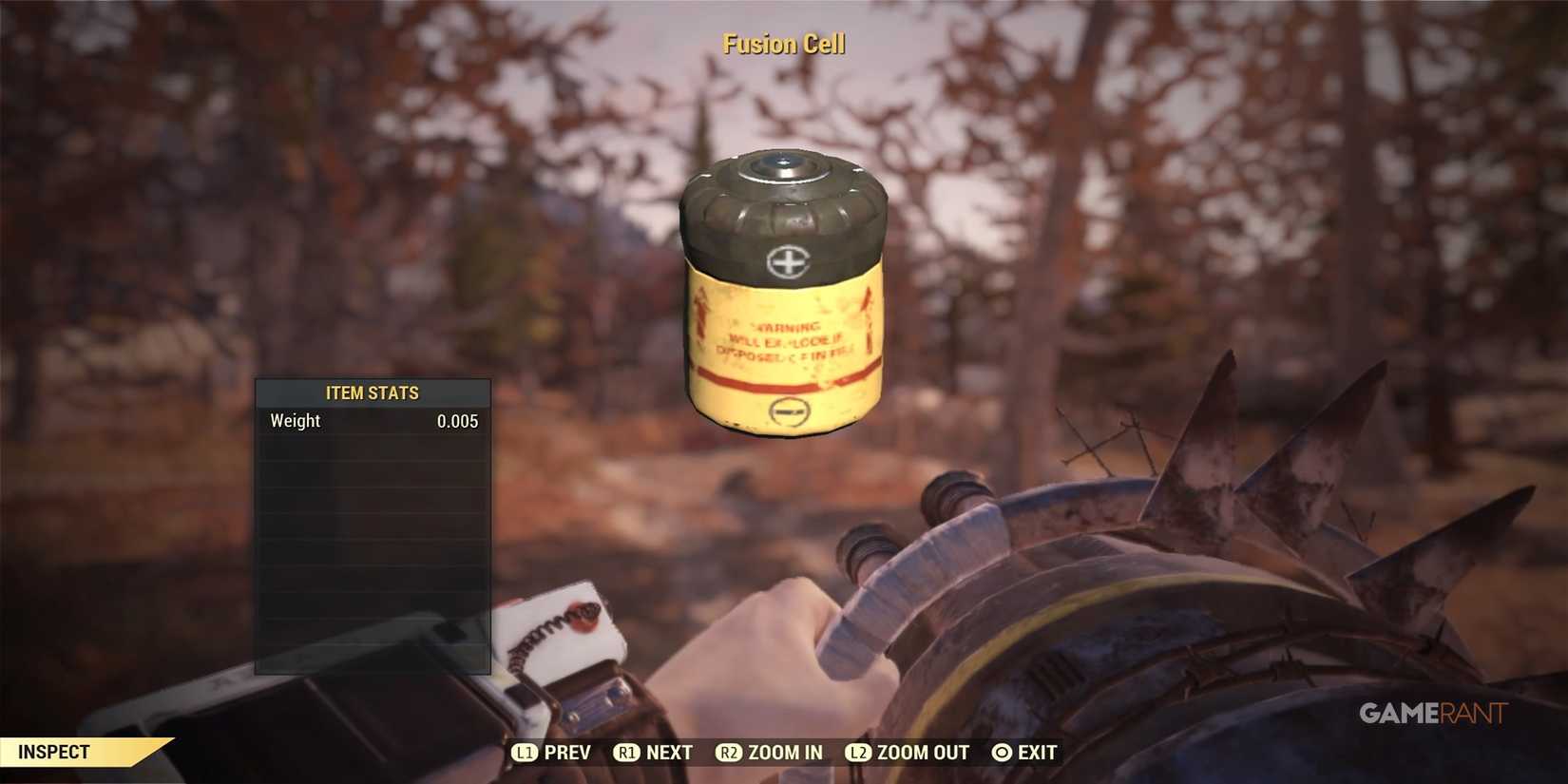Click the R1 controller button icon beside NEXT
1568x784 pixels.
[627, 753]
